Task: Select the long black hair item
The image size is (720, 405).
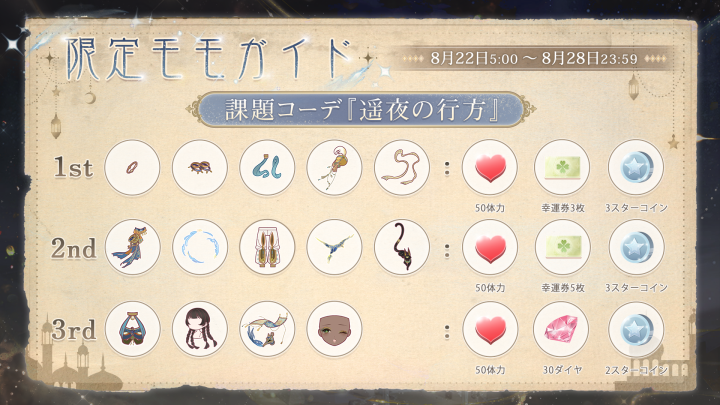Action: 199,327
